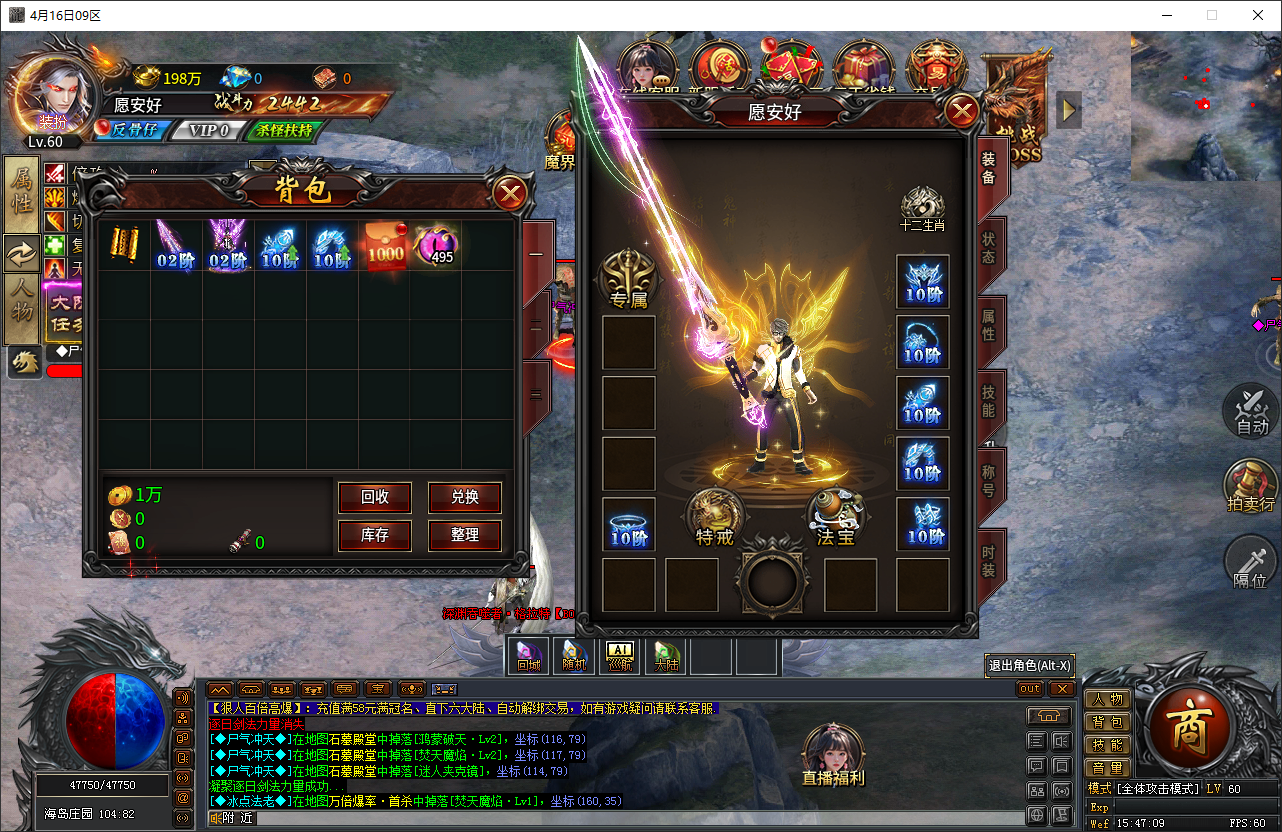Open the 兑换 exchange option
Viewport: 1282px width, 832px height.
[x=464, y=497]
